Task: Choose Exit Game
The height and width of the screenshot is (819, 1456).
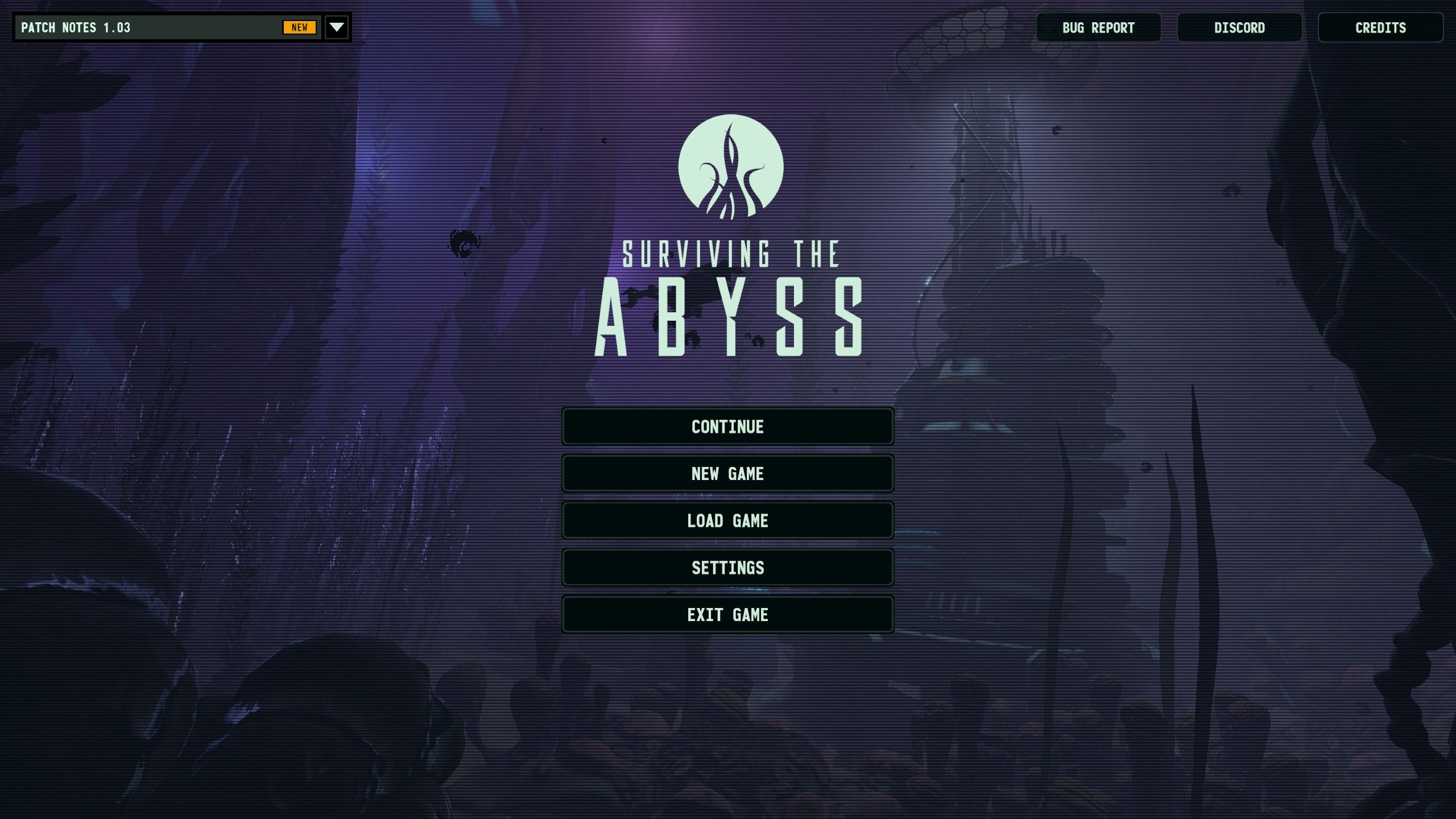Action: tap(727, 615)
